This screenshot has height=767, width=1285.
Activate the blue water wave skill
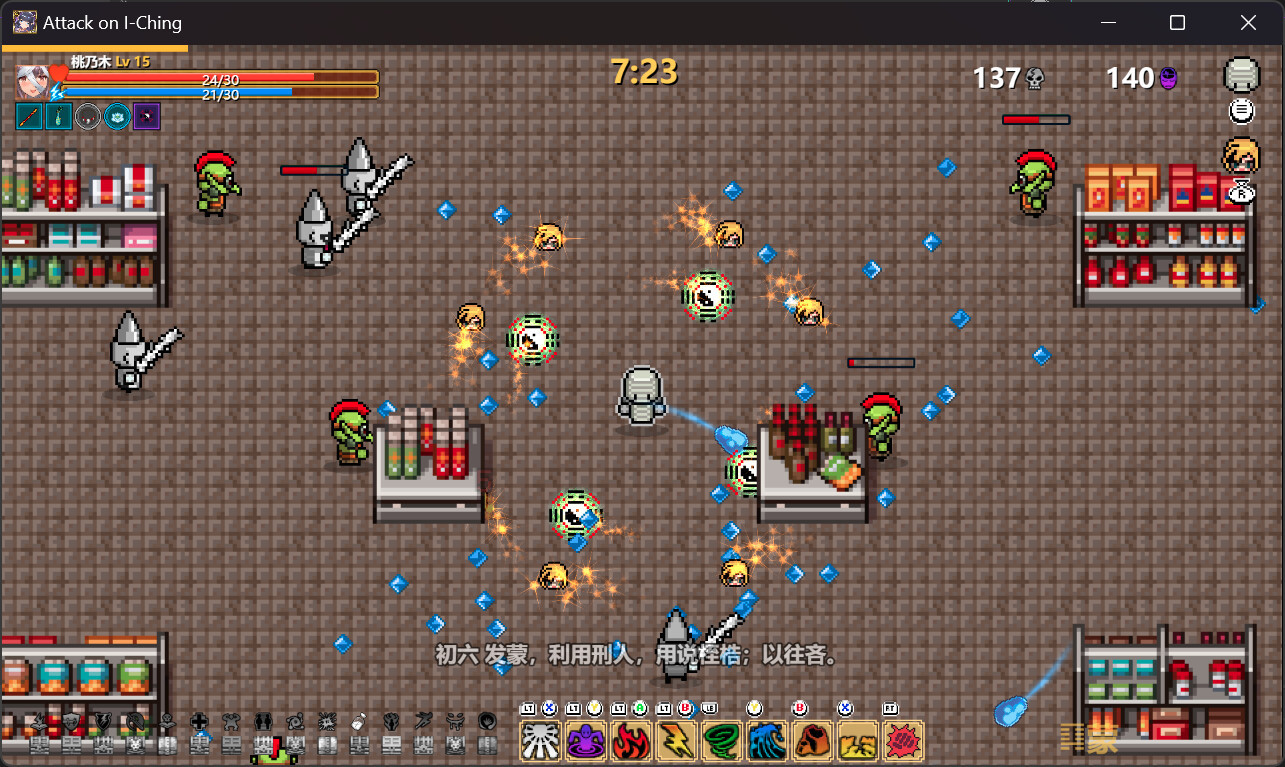coord(768,741)
